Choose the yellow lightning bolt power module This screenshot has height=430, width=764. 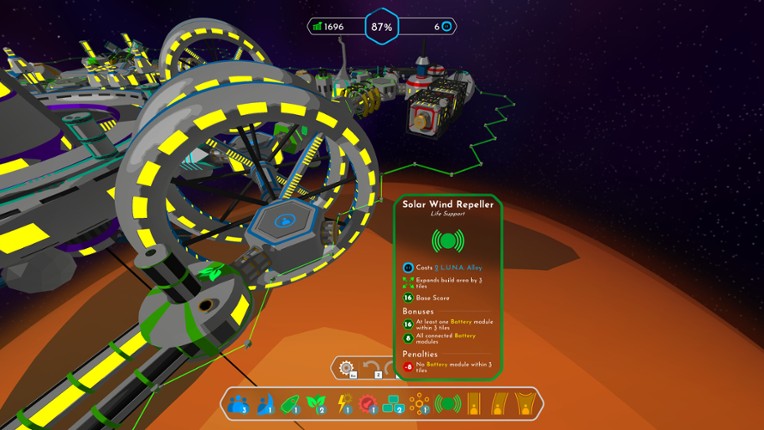pos(341,404)
